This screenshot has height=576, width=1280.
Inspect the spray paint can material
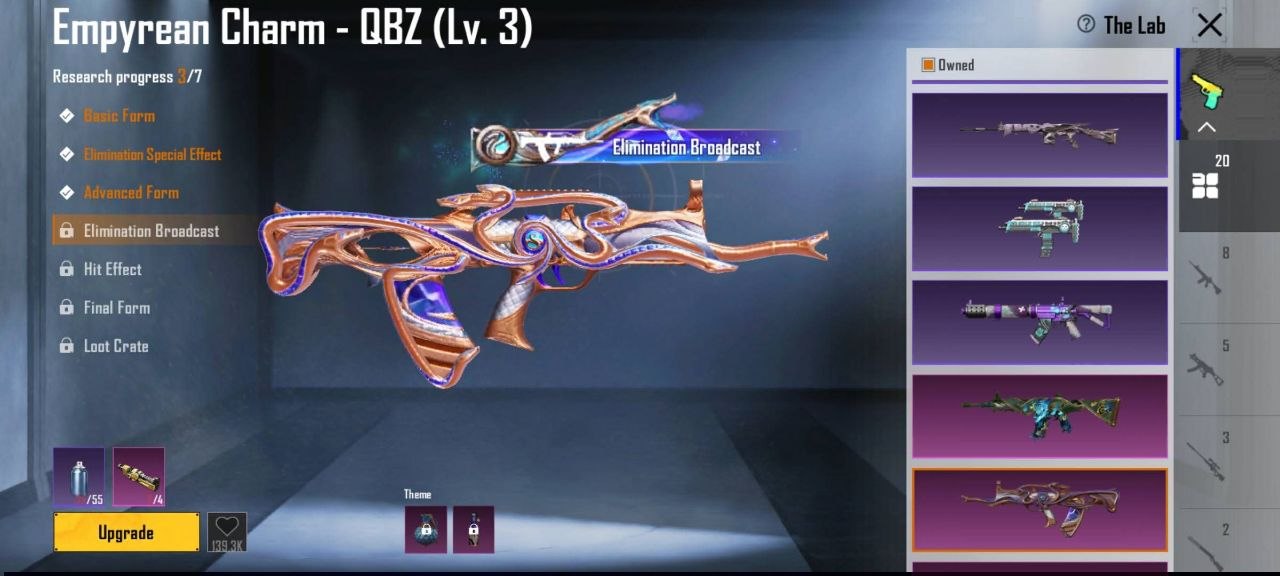[x=79, y=476]
